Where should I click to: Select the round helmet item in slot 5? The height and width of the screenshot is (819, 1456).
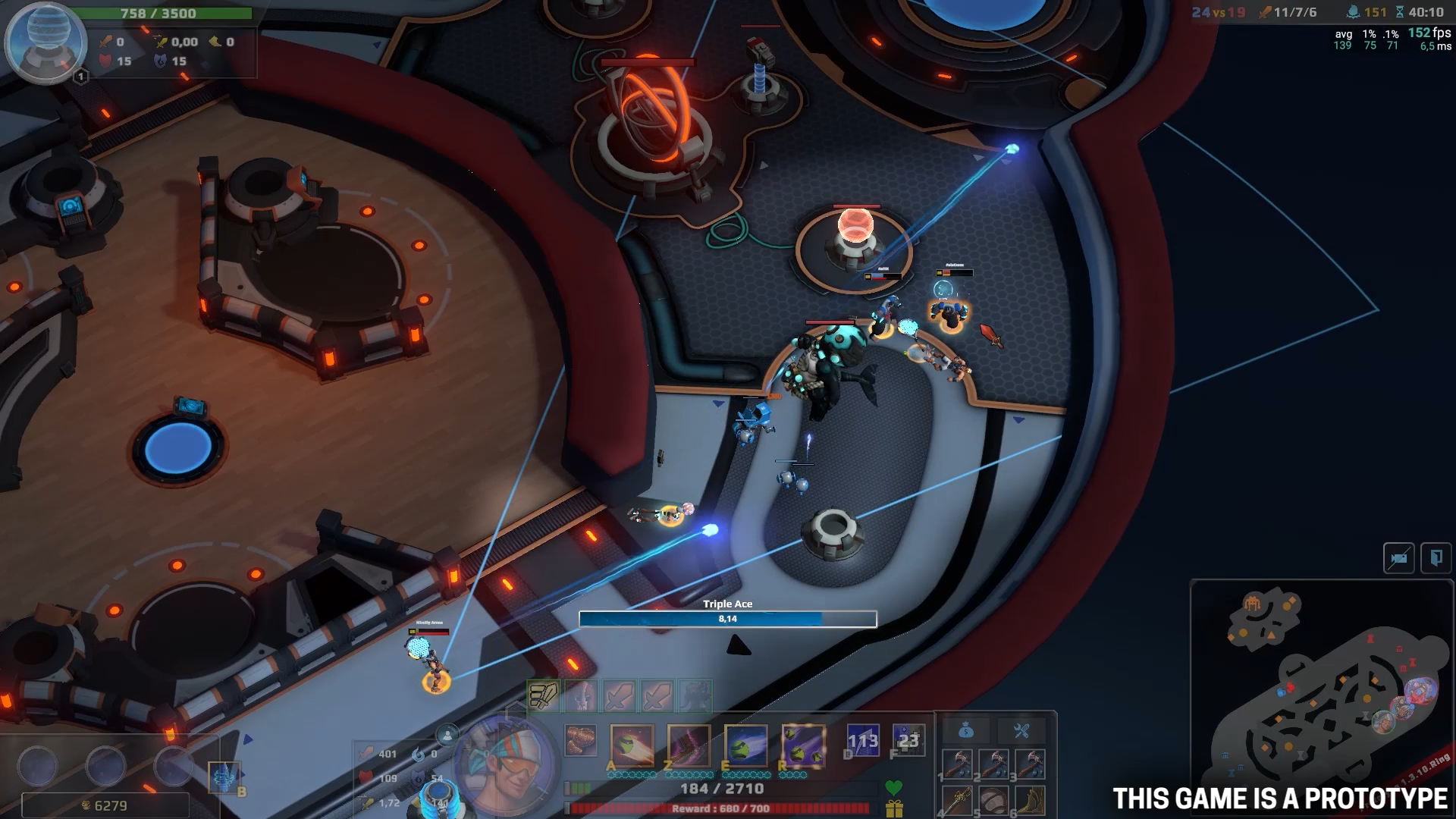994,800
